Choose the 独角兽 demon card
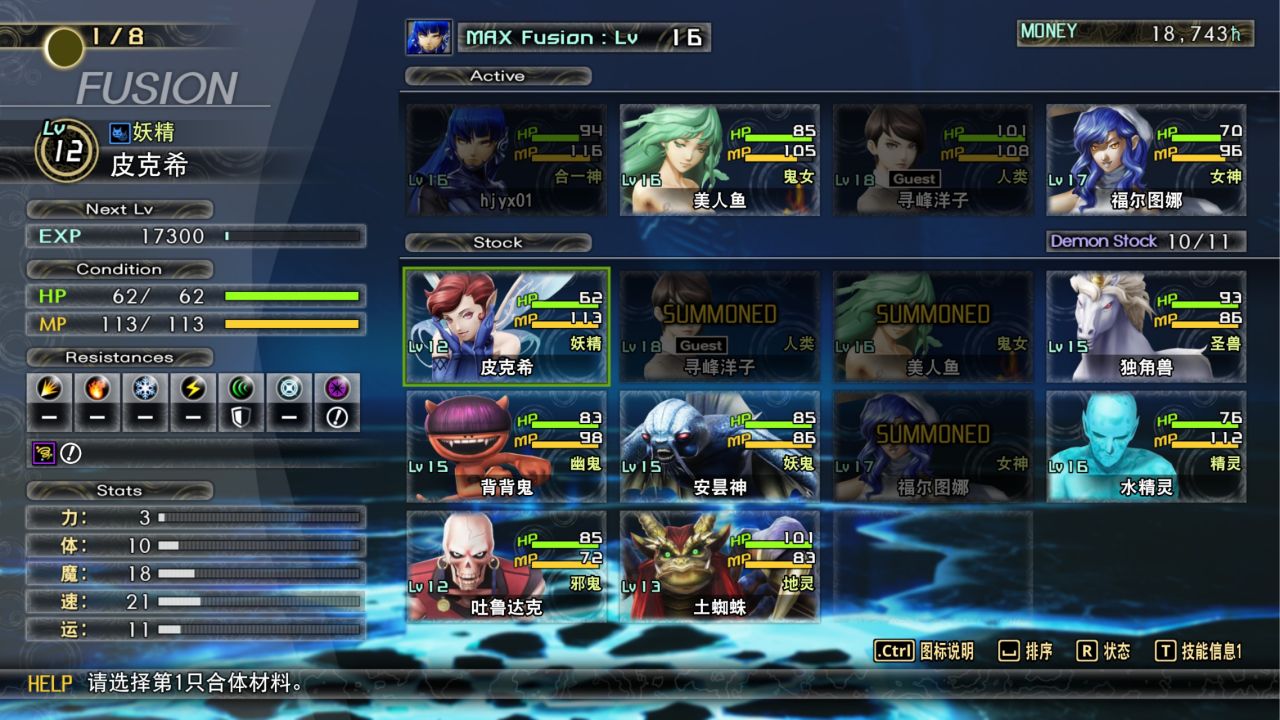 tap(1146, 327)
